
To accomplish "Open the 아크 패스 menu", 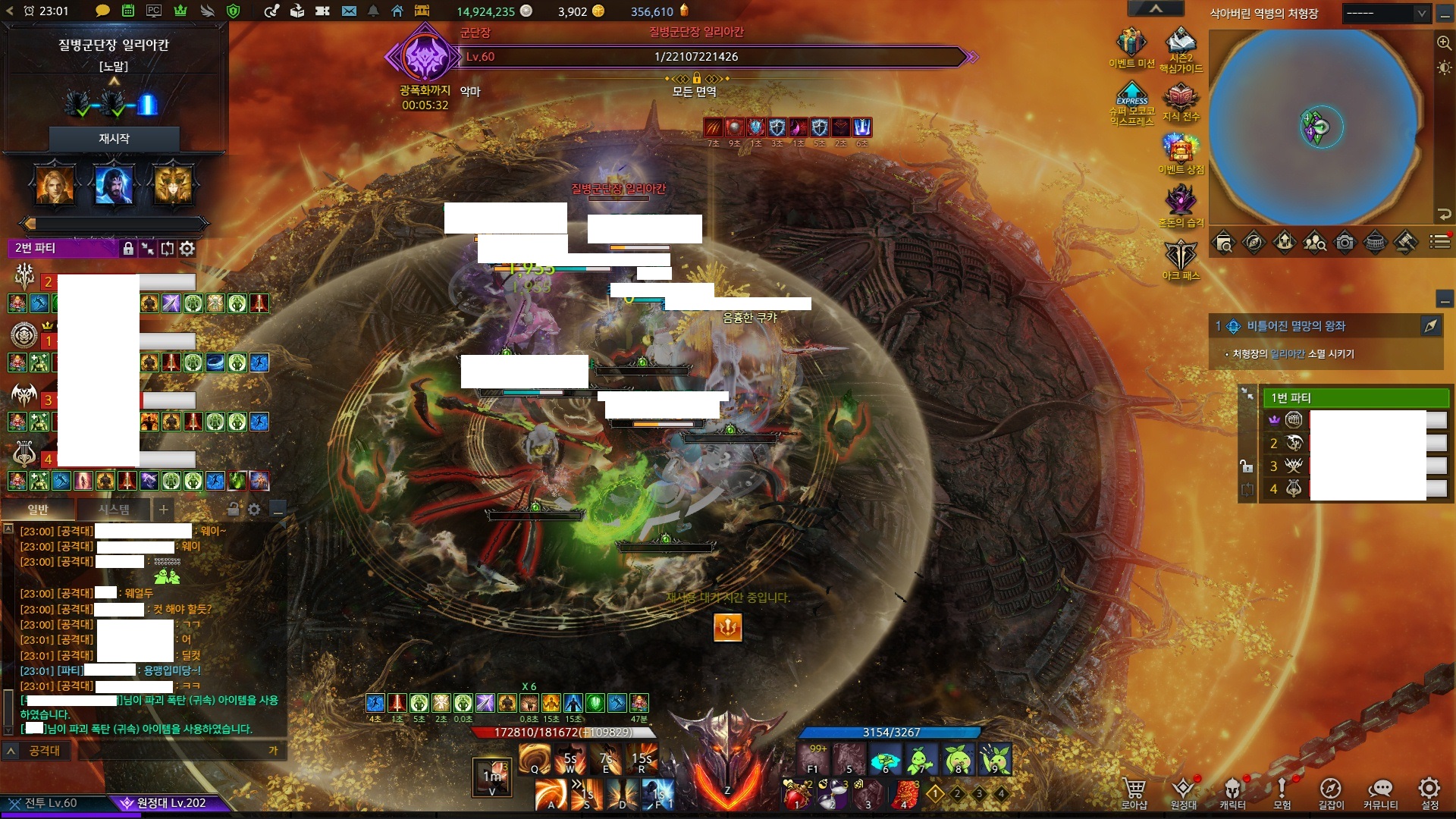I will point(1180,258).
